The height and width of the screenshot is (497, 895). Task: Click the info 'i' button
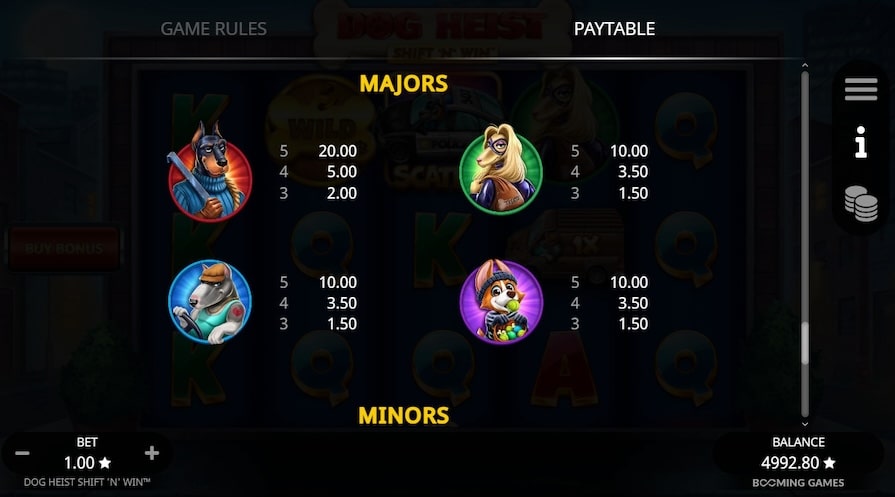pos(860,146)
